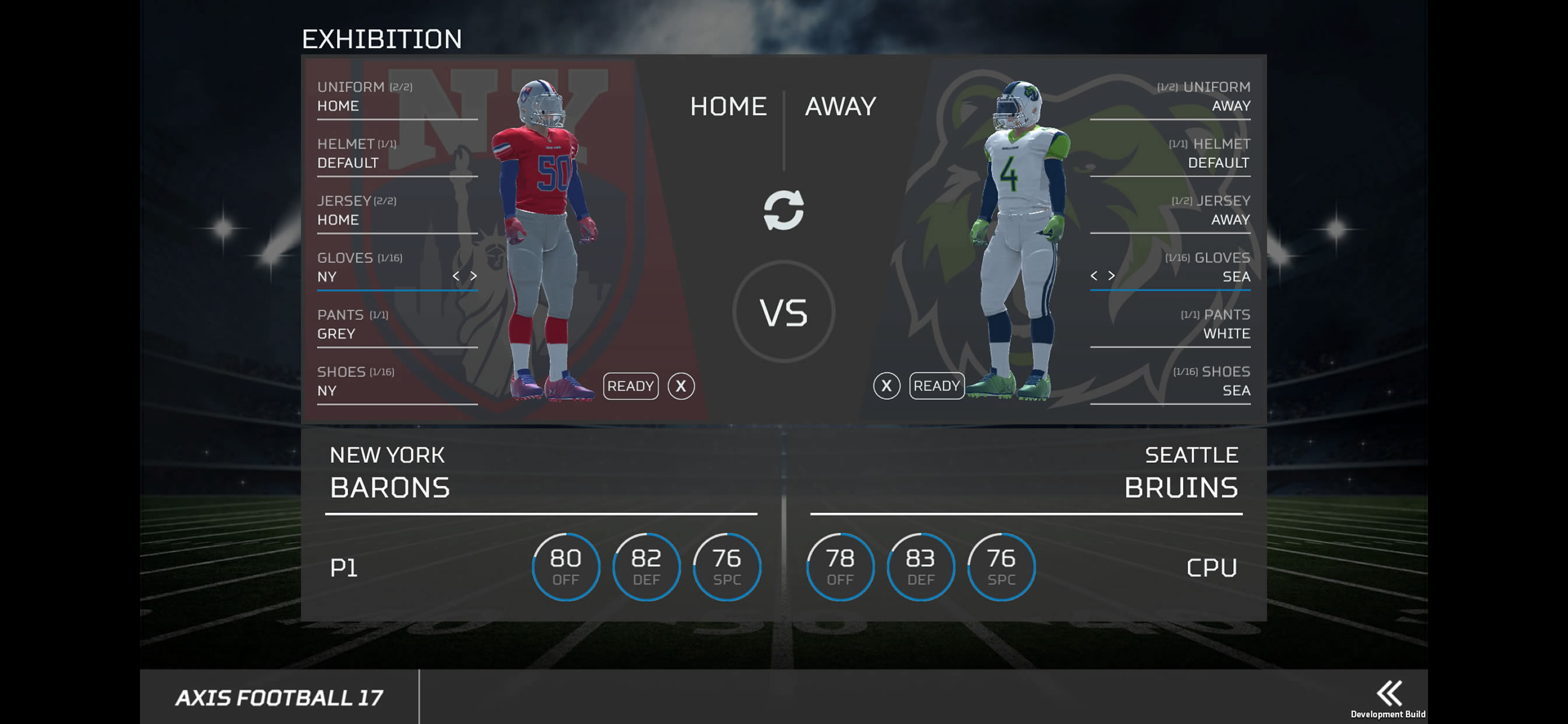Select New York UNIFORM row
Screen dimensions: 1568x724
(397, 97)
